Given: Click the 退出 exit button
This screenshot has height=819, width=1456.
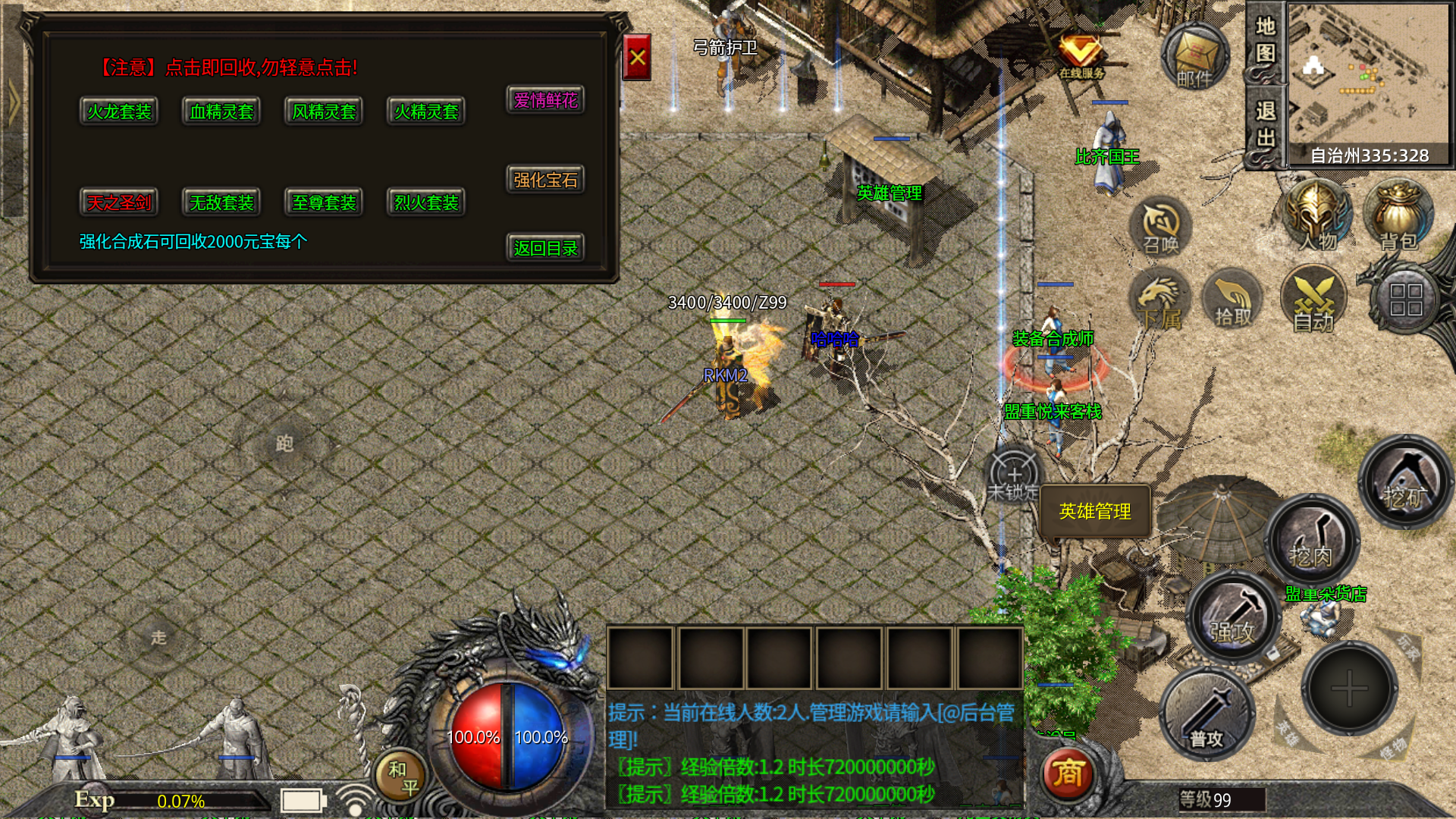Looking at the screenshot, I should pos(1265,126).
